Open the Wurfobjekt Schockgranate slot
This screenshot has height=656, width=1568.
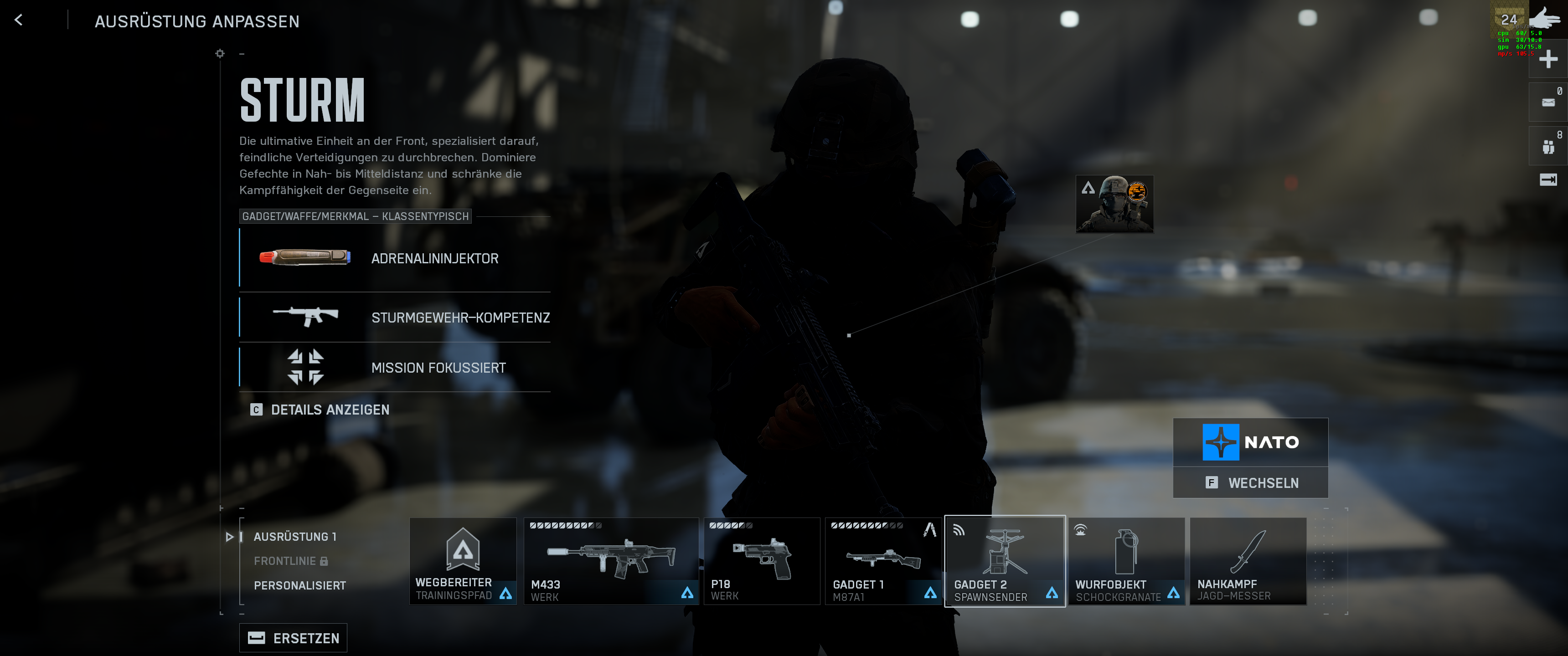click(1126, 561)
